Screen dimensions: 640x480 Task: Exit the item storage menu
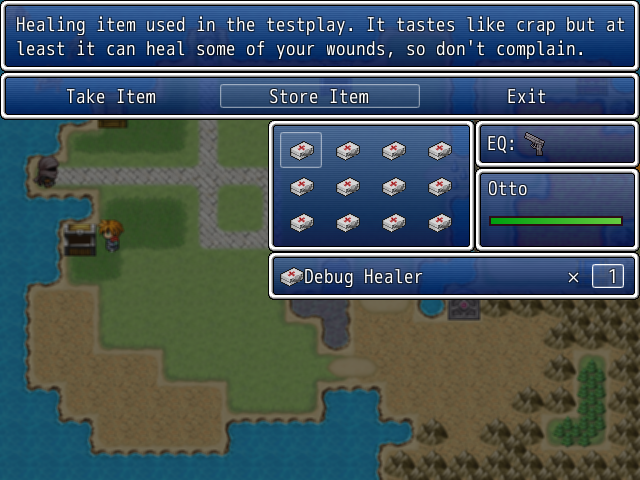526,97
